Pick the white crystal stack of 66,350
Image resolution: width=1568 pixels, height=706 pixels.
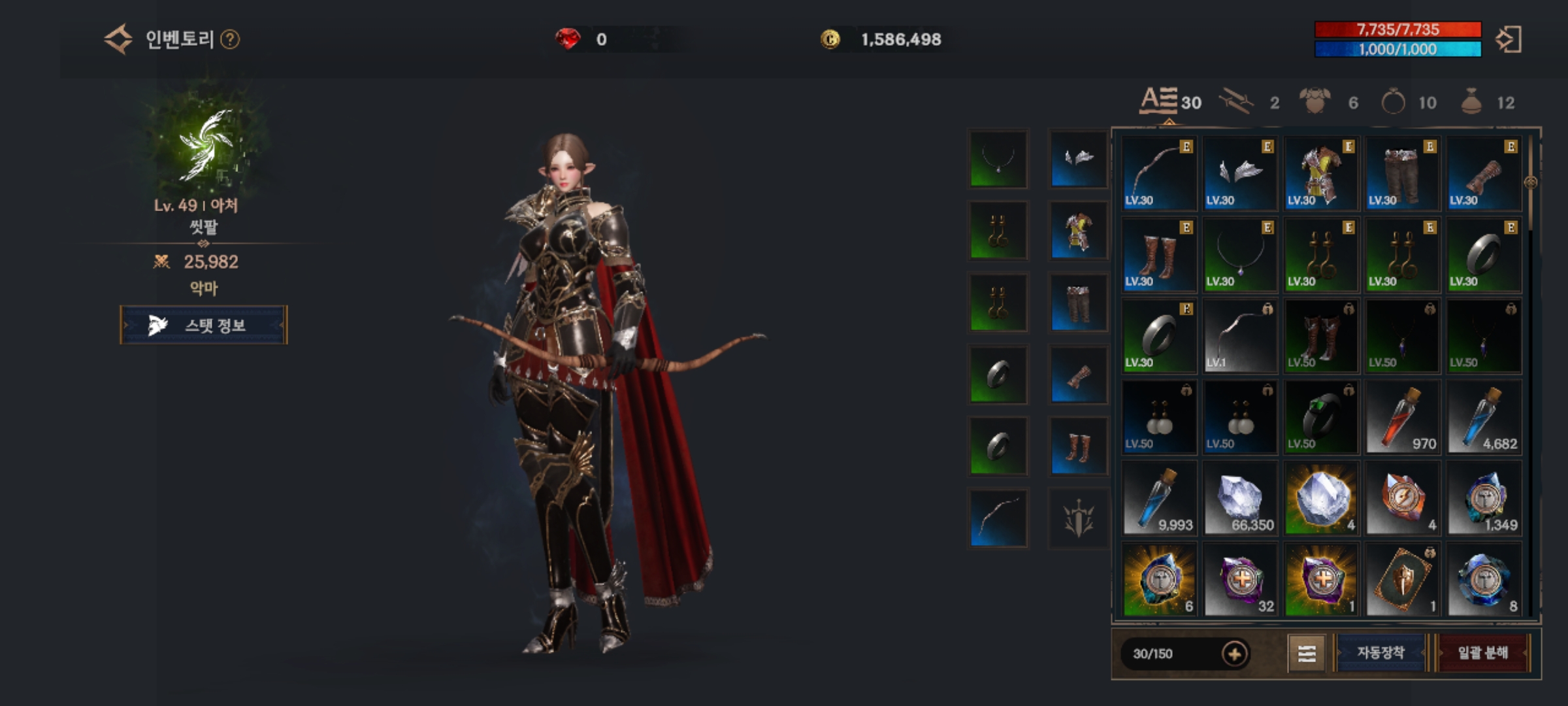(x=1240, y=498)
